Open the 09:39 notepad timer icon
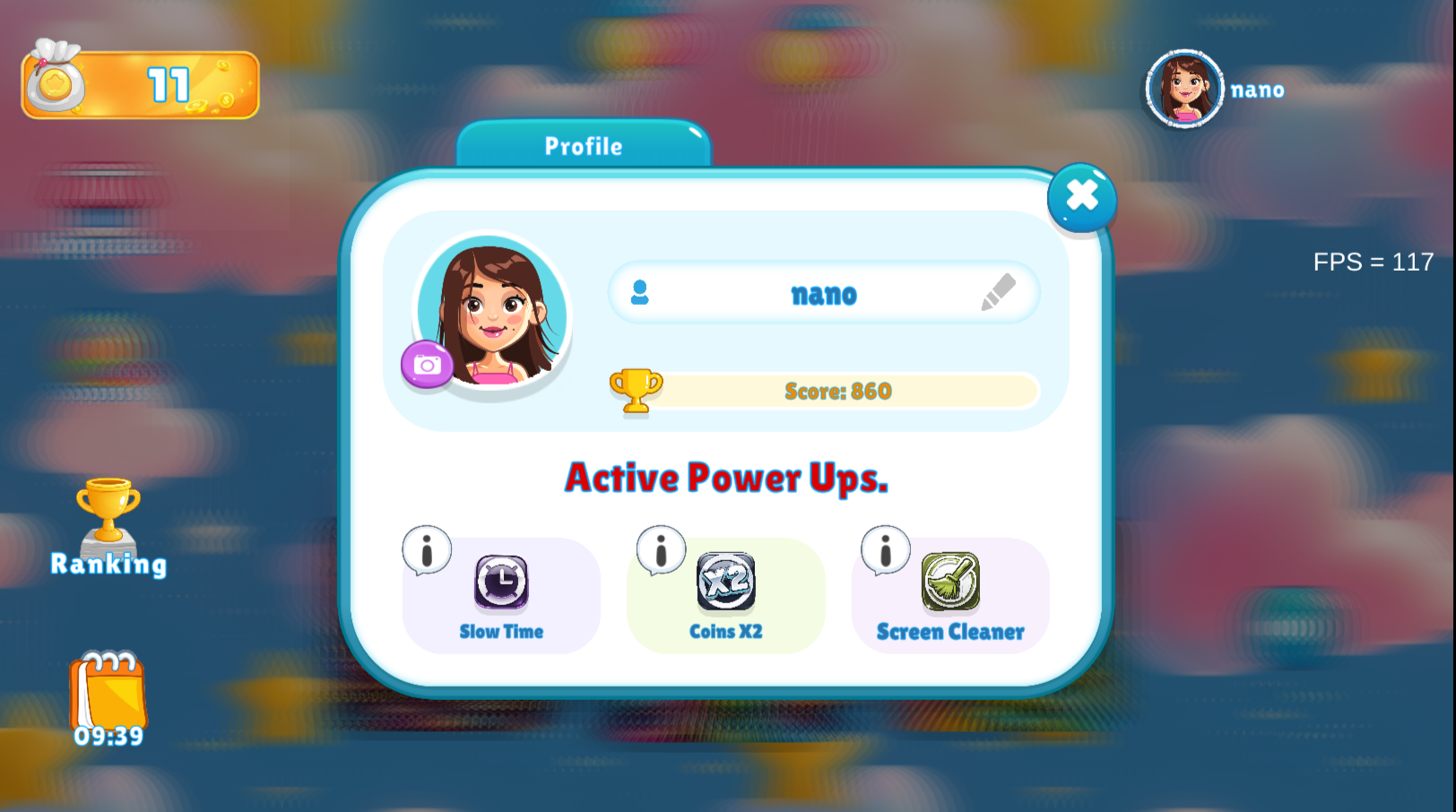 pos(108,699)
